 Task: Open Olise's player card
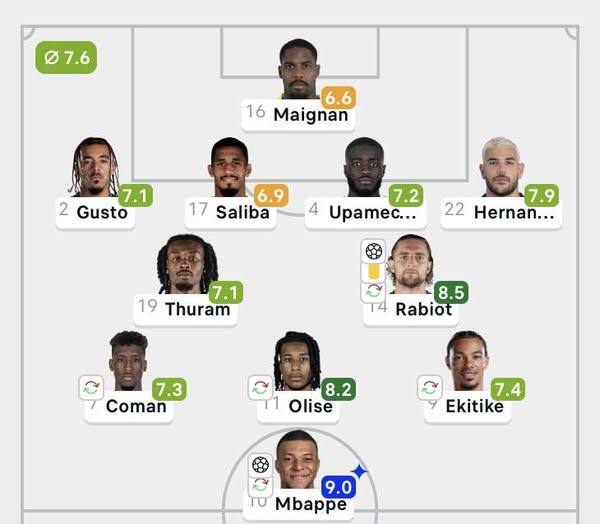coord(297,361)
